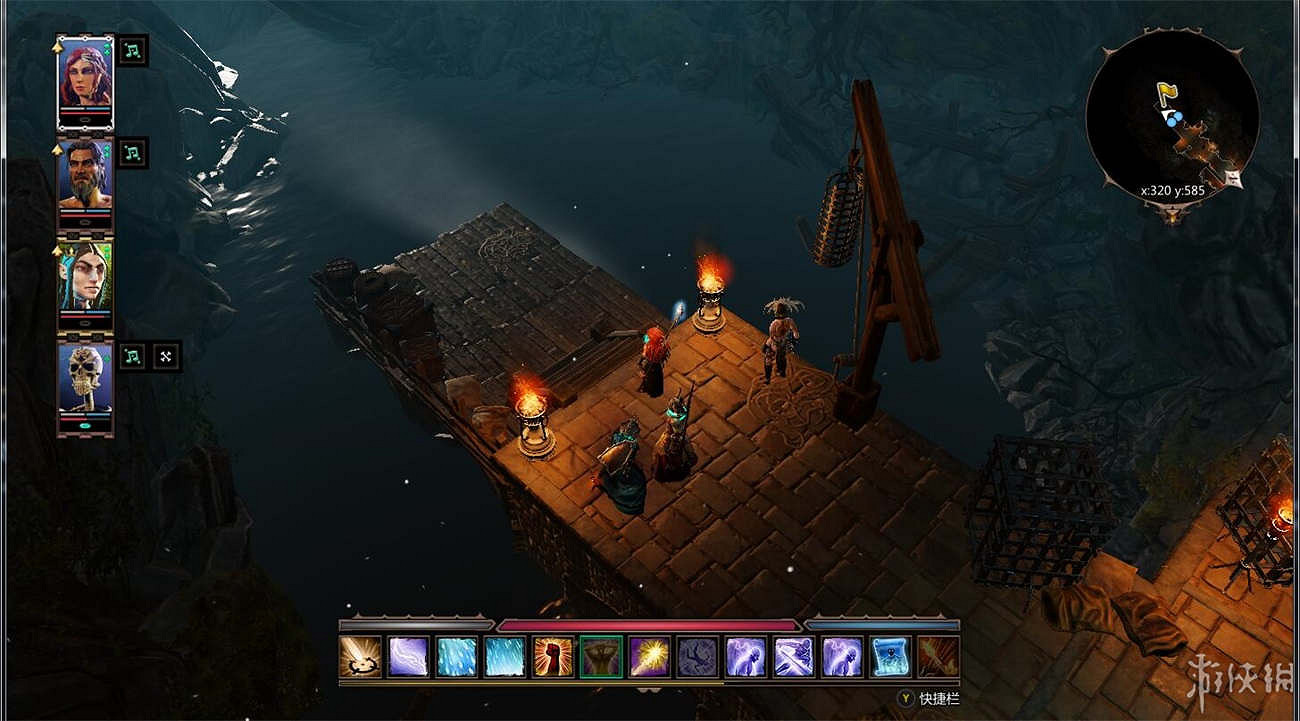
Task: Choose the elf woman's party portrait
Action: click(x=85, y=276)
